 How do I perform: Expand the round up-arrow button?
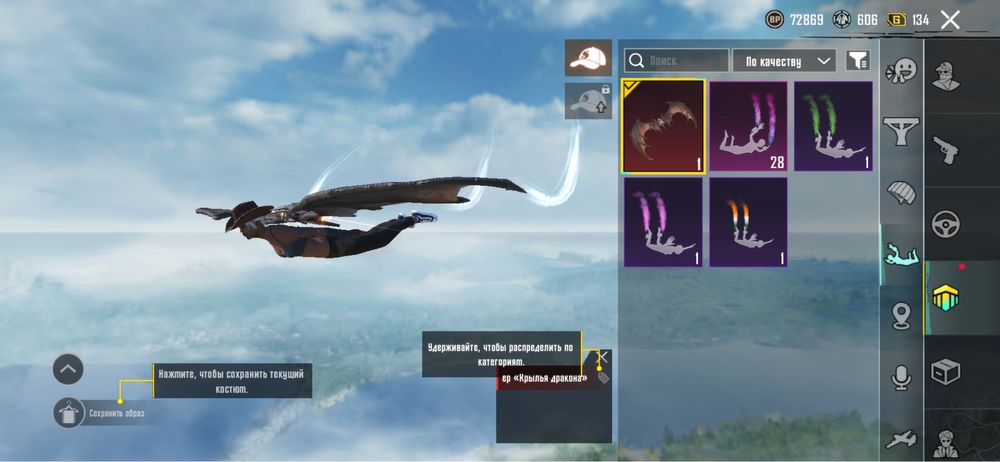(68, 369)
